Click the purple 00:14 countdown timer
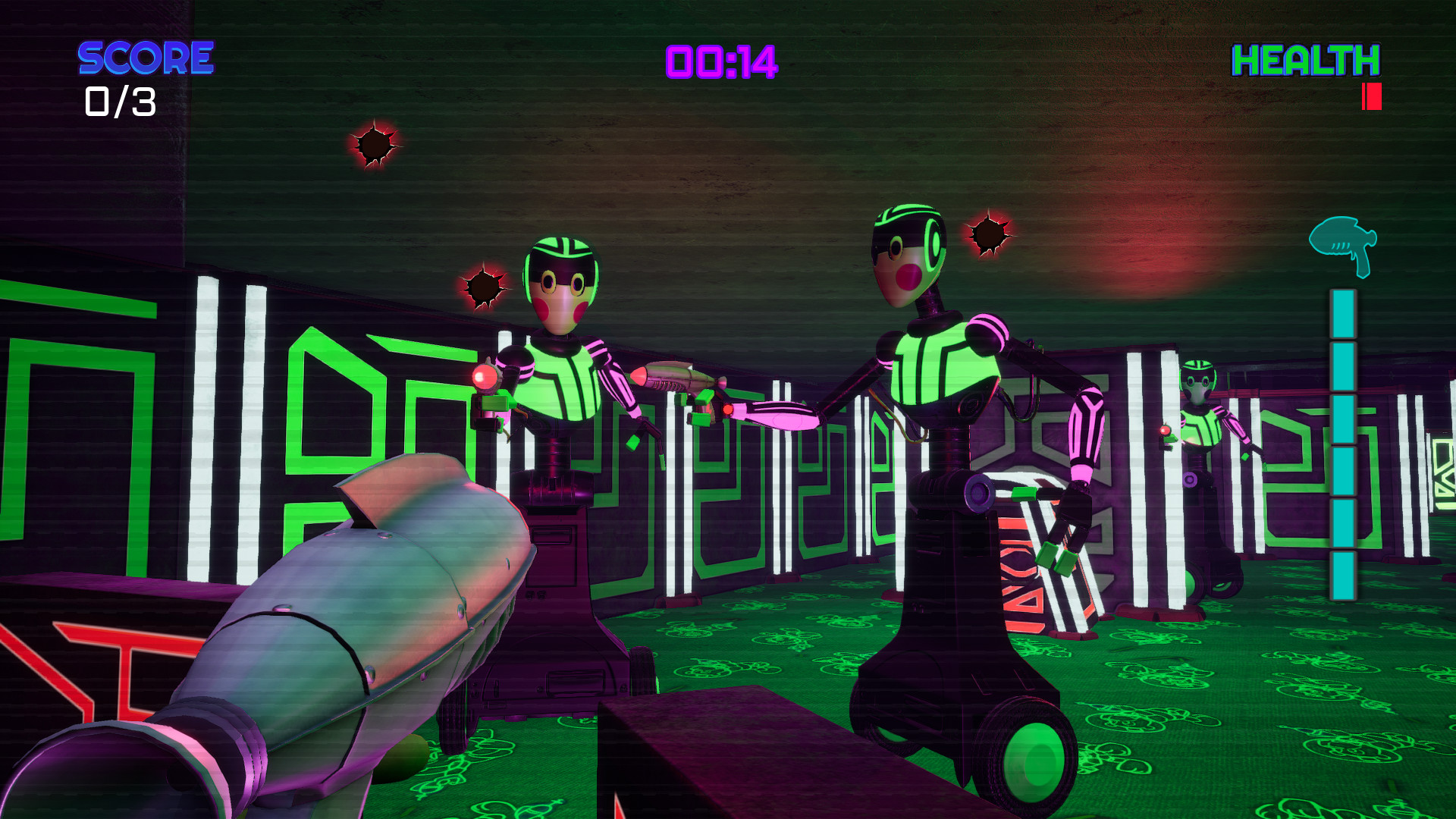Viewport: 1456px width, 819px height. click(720, 62)
